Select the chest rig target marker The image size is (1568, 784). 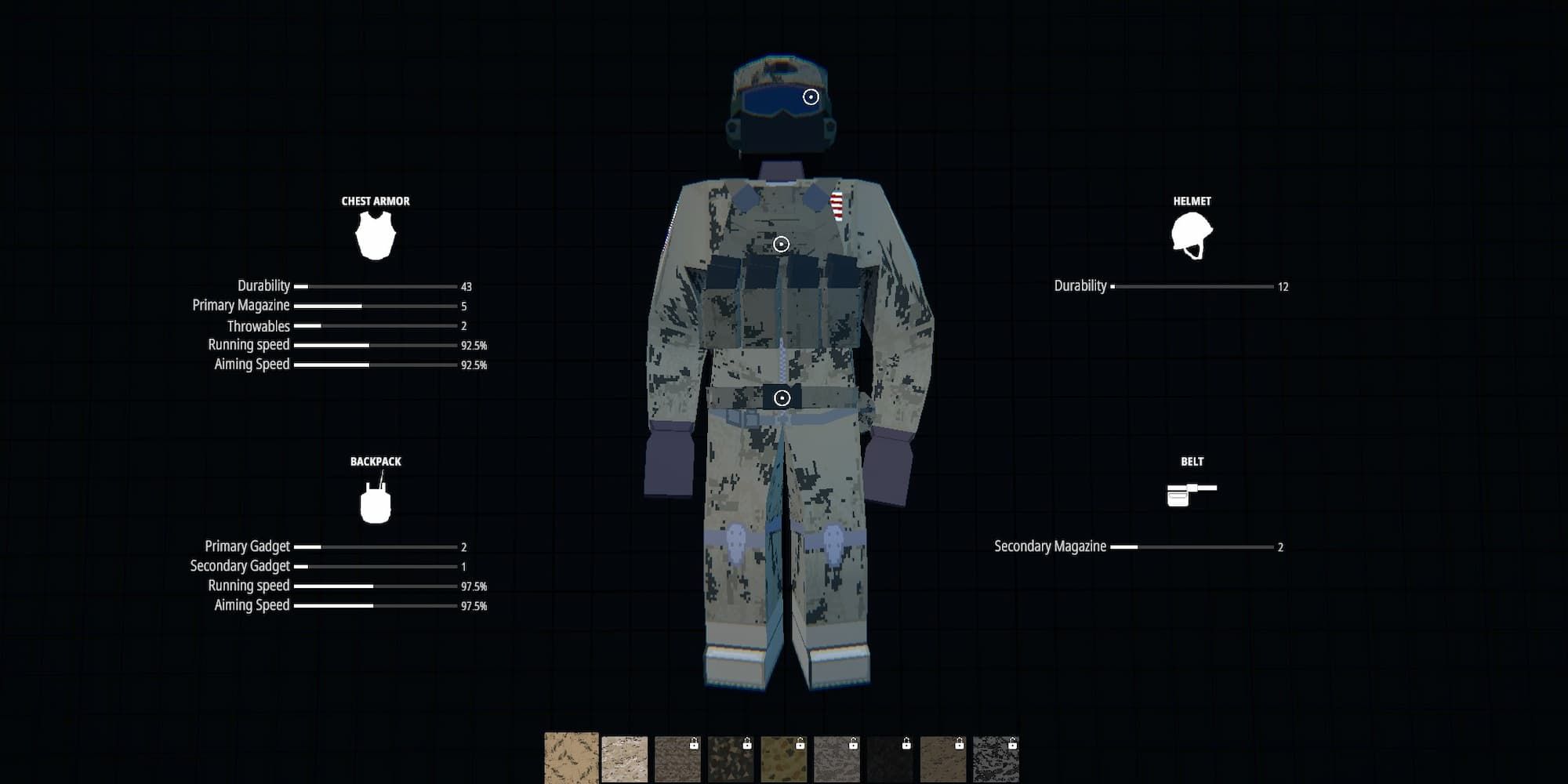(780, 245)
